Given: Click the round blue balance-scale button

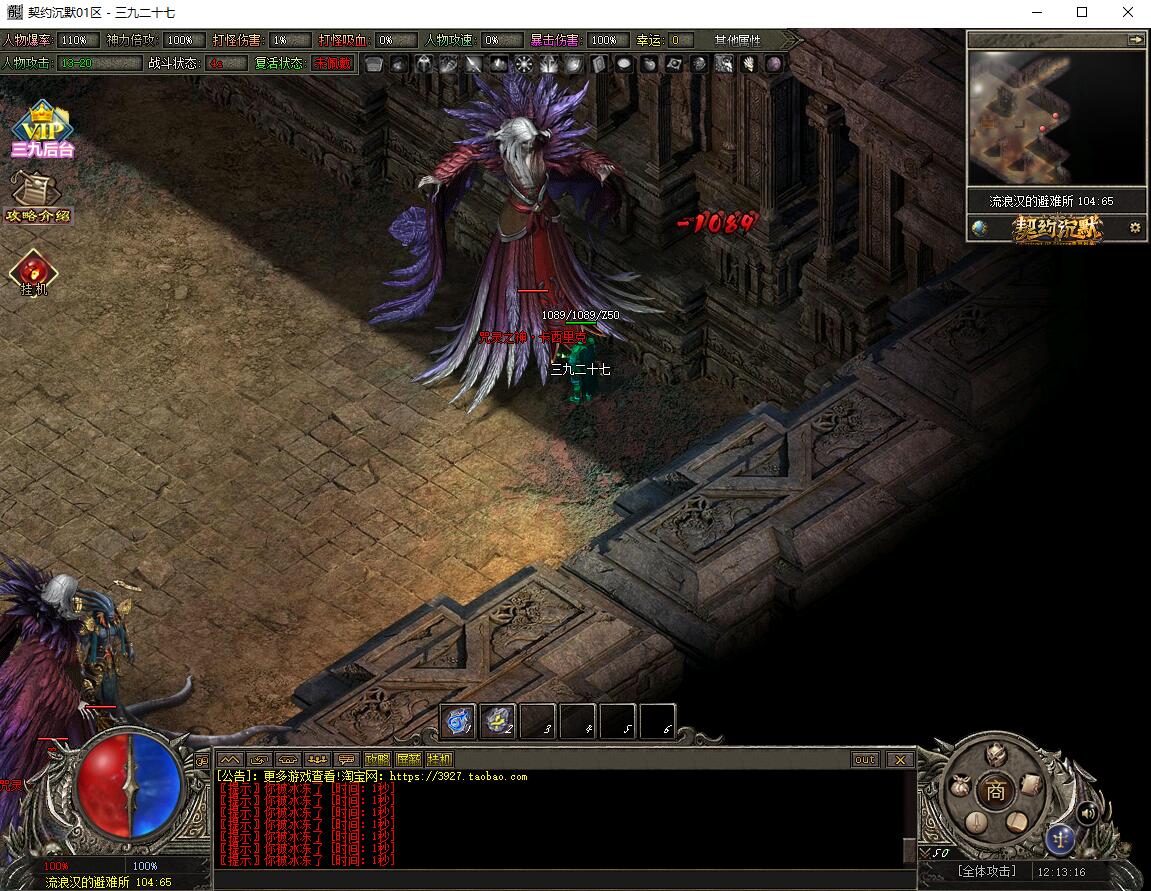Looking at the screenshot, I should coord(1060,838).
